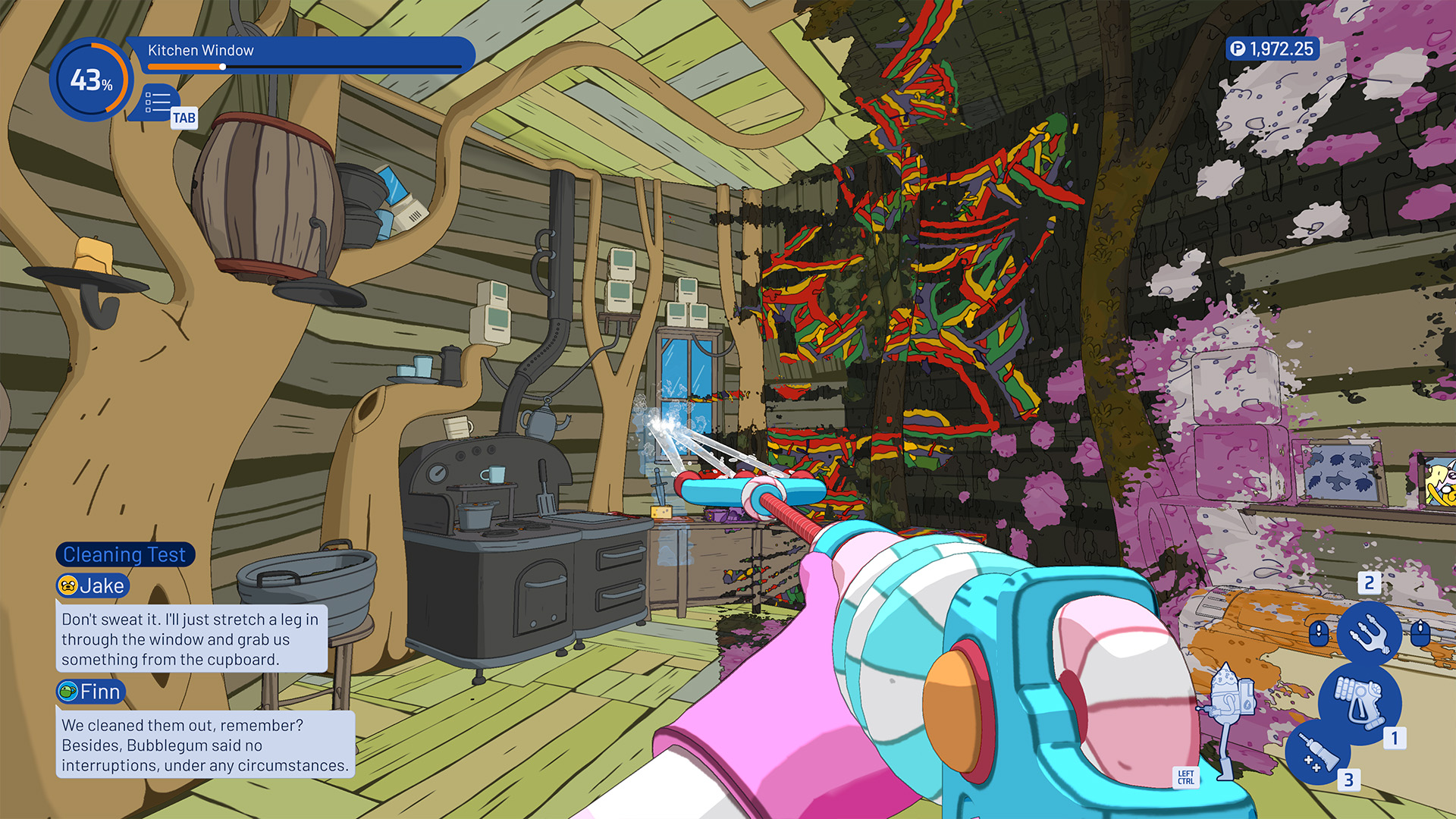Click the 43% job progress circle

click(91, 80)
